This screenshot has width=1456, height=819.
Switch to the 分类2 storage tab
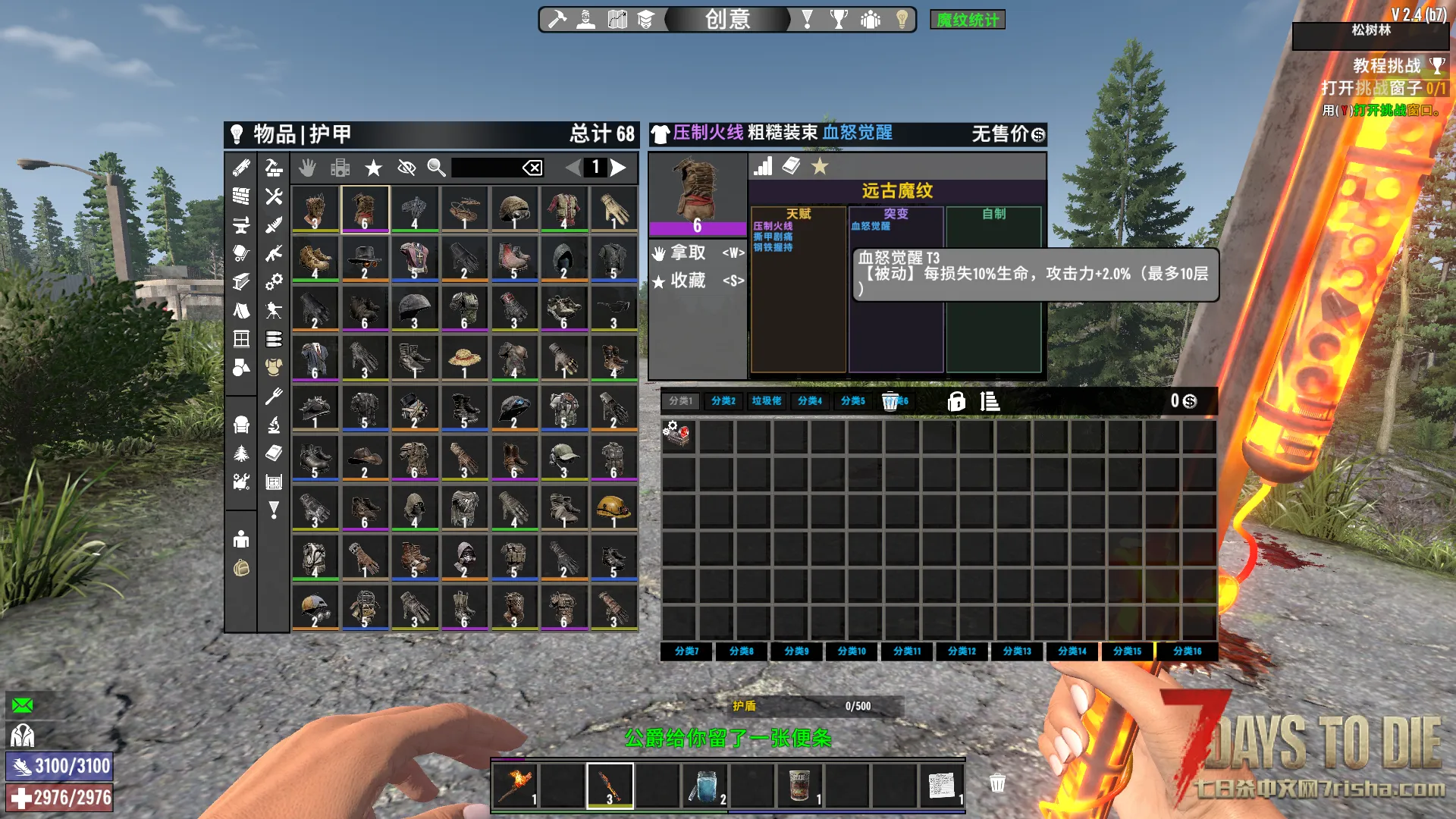[723, 401]
